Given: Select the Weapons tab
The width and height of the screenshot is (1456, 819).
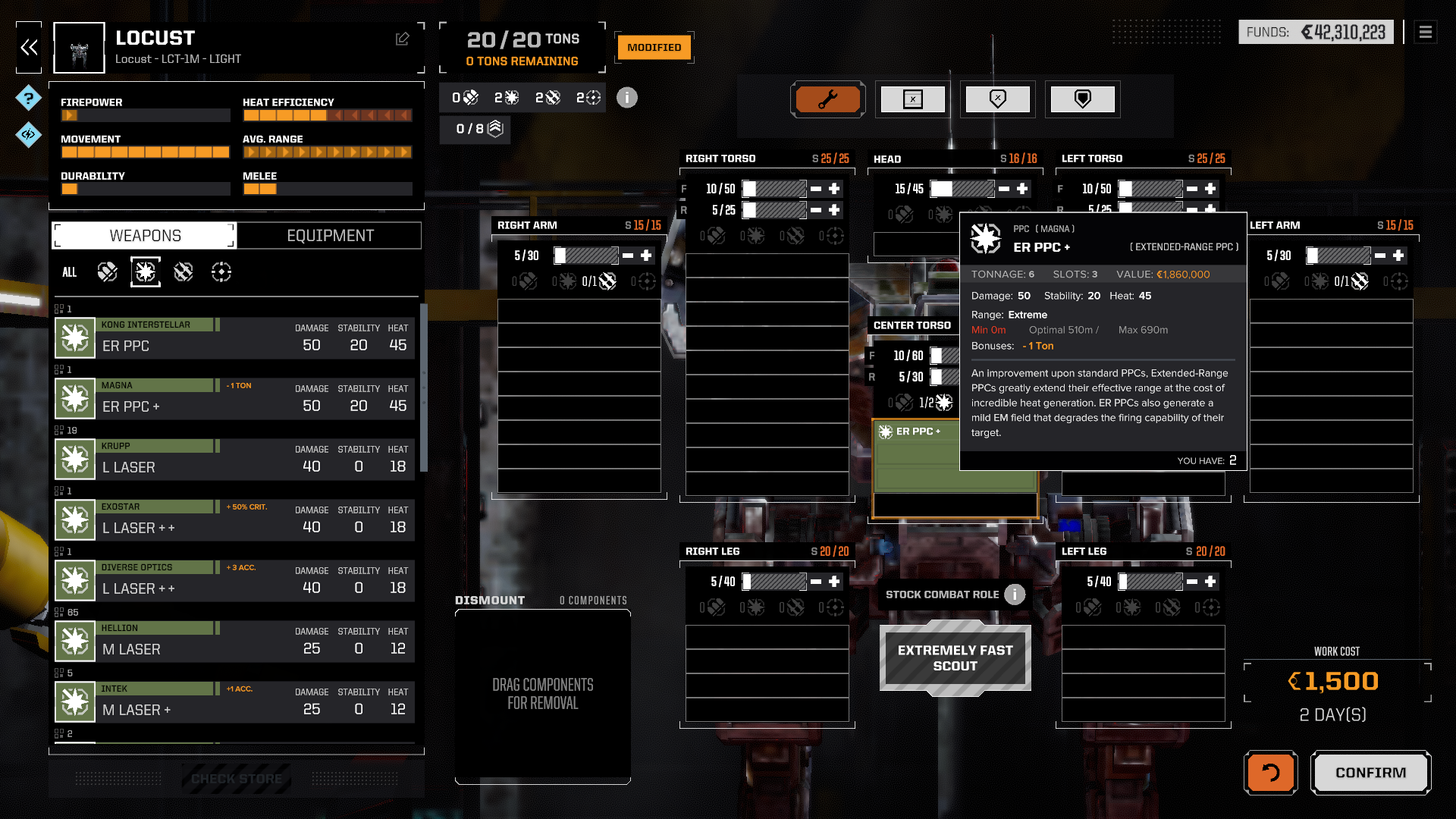Looking at the screenshot, I should 145,236.
